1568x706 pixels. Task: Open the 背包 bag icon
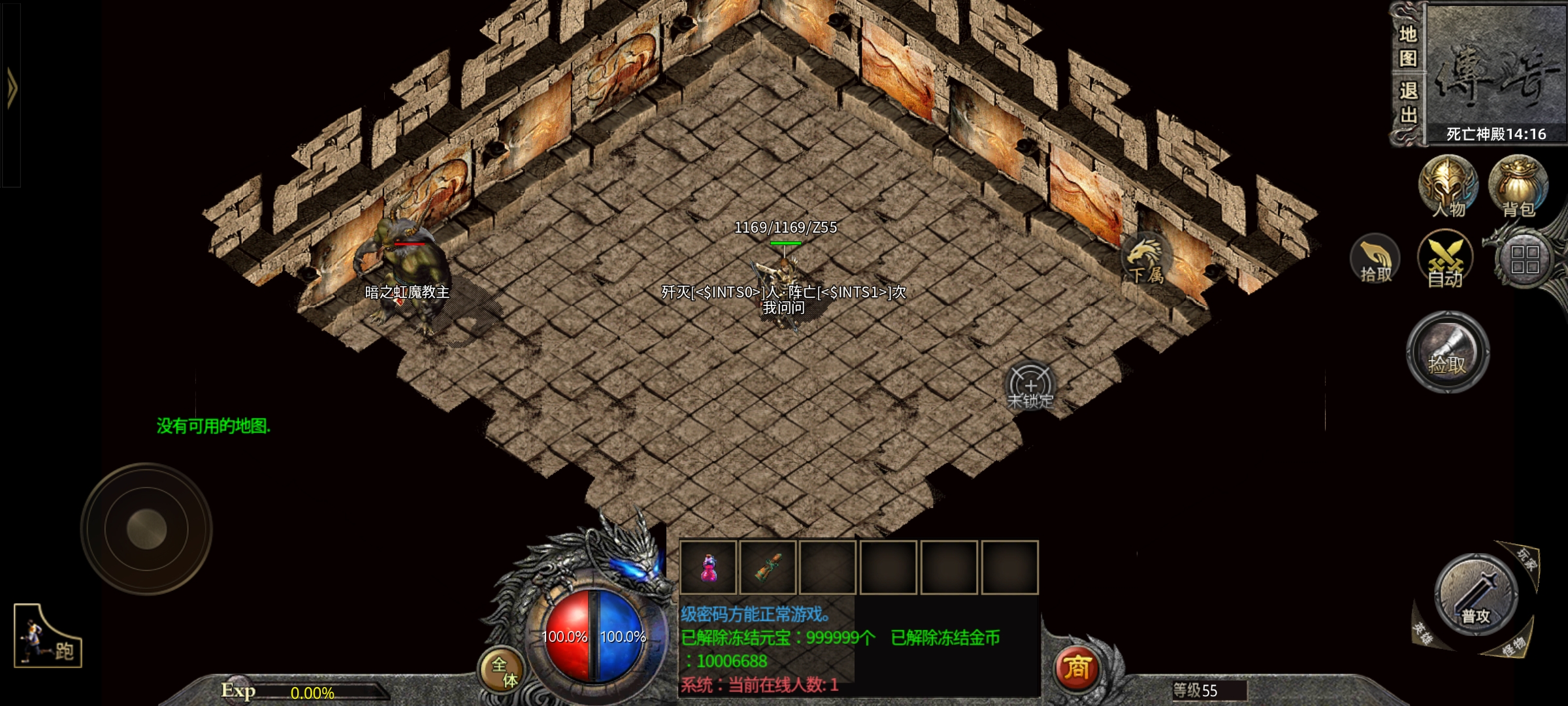(x=1518, y=186)
